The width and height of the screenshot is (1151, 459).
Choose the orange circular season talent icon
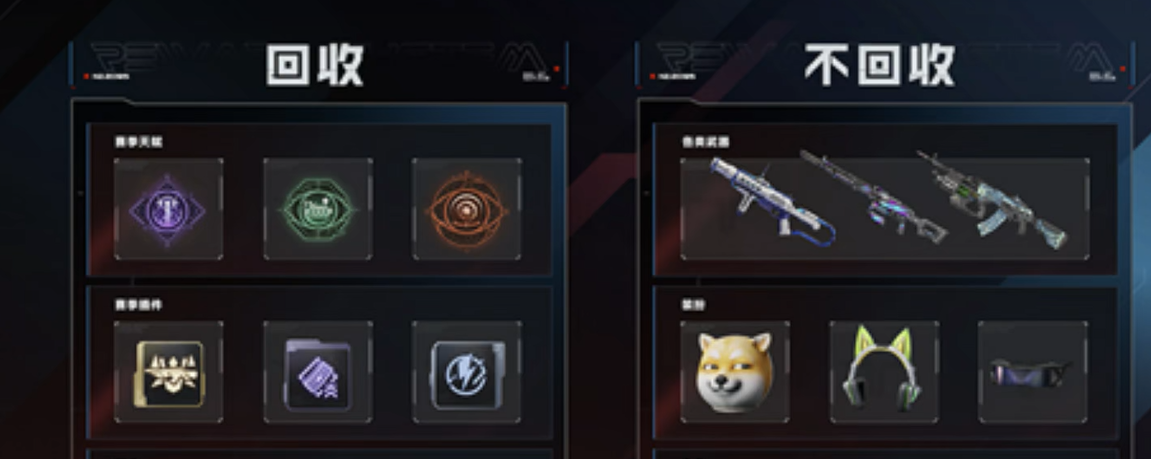coord(466,210)
